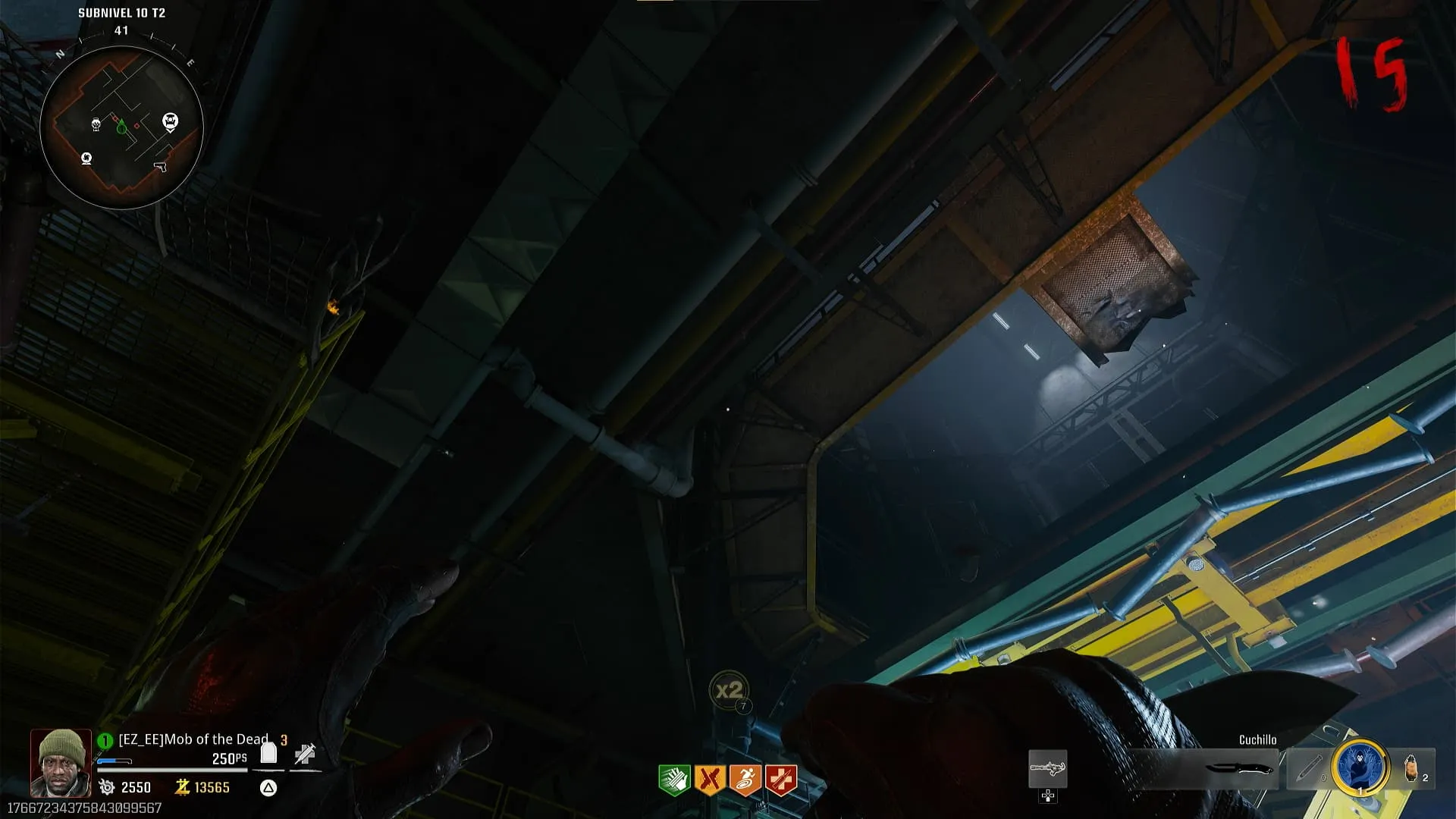Click the x2 double points indicator
Screen dimensions: 1456x819
pos(729,691)
